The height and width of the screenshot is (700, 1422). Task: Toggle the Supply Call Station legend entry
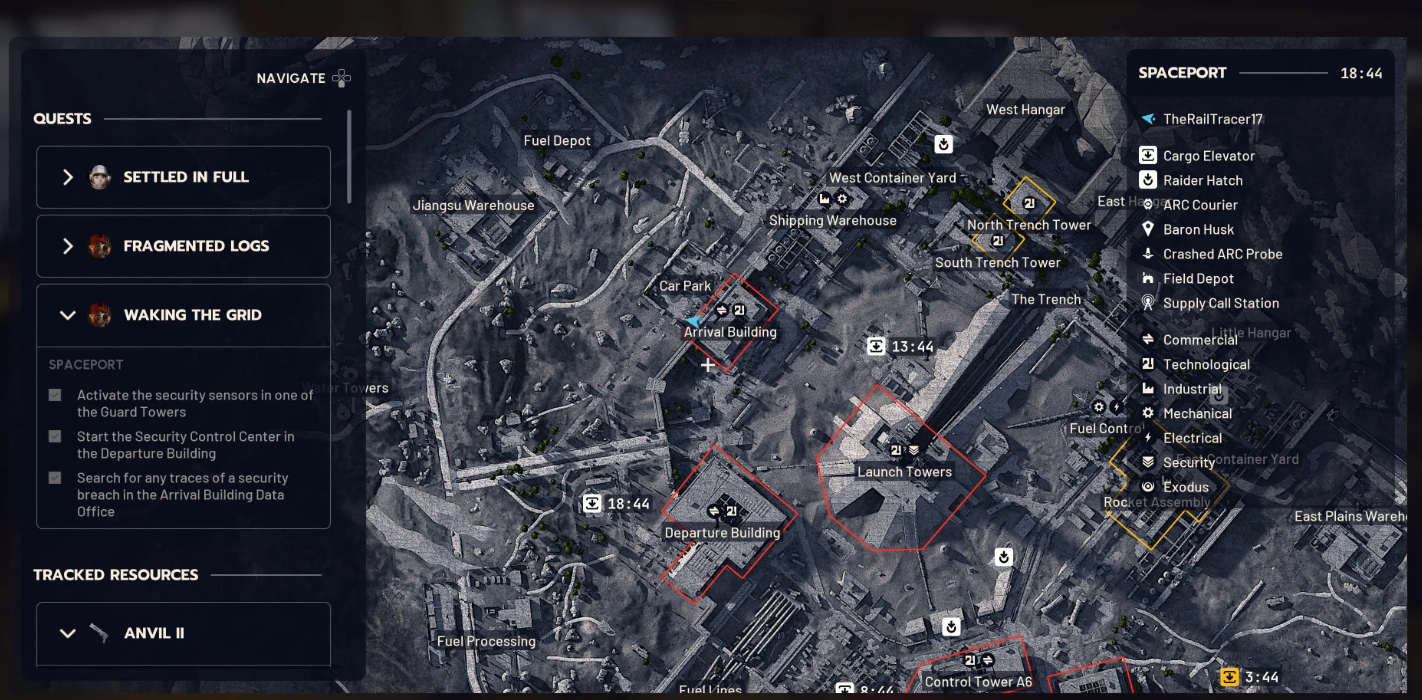point(1220,303)
